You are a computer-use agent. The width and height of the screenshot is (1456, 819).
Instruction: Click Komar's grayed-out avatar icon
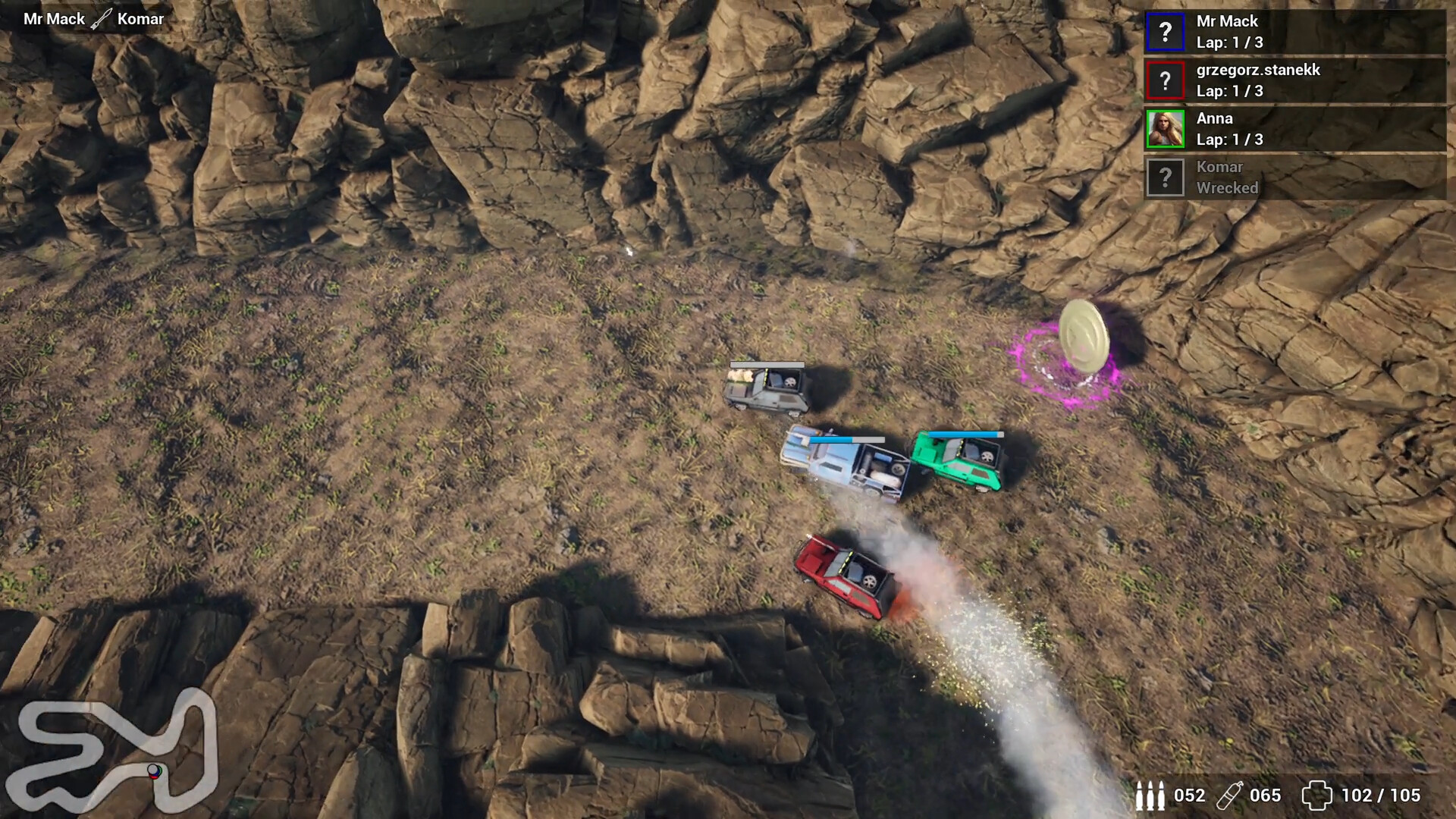click(1166, 177)
